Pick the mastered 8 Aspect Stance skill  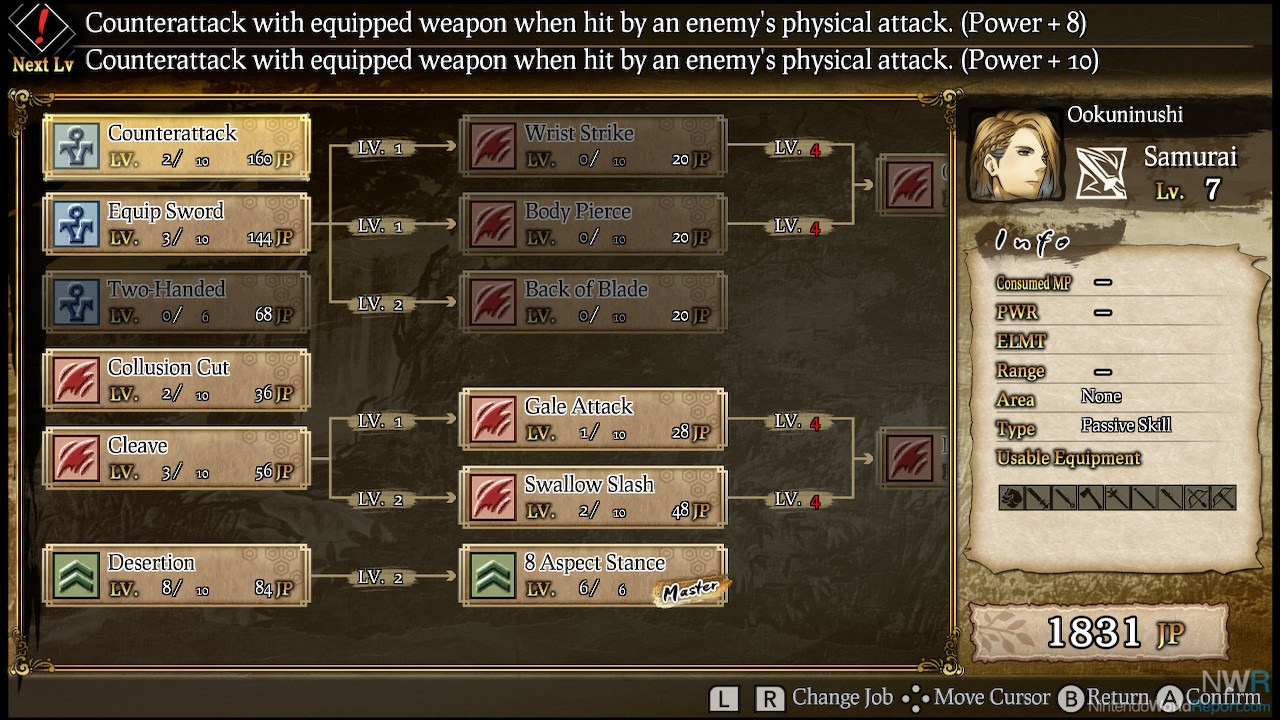click(x=593, y=575)
